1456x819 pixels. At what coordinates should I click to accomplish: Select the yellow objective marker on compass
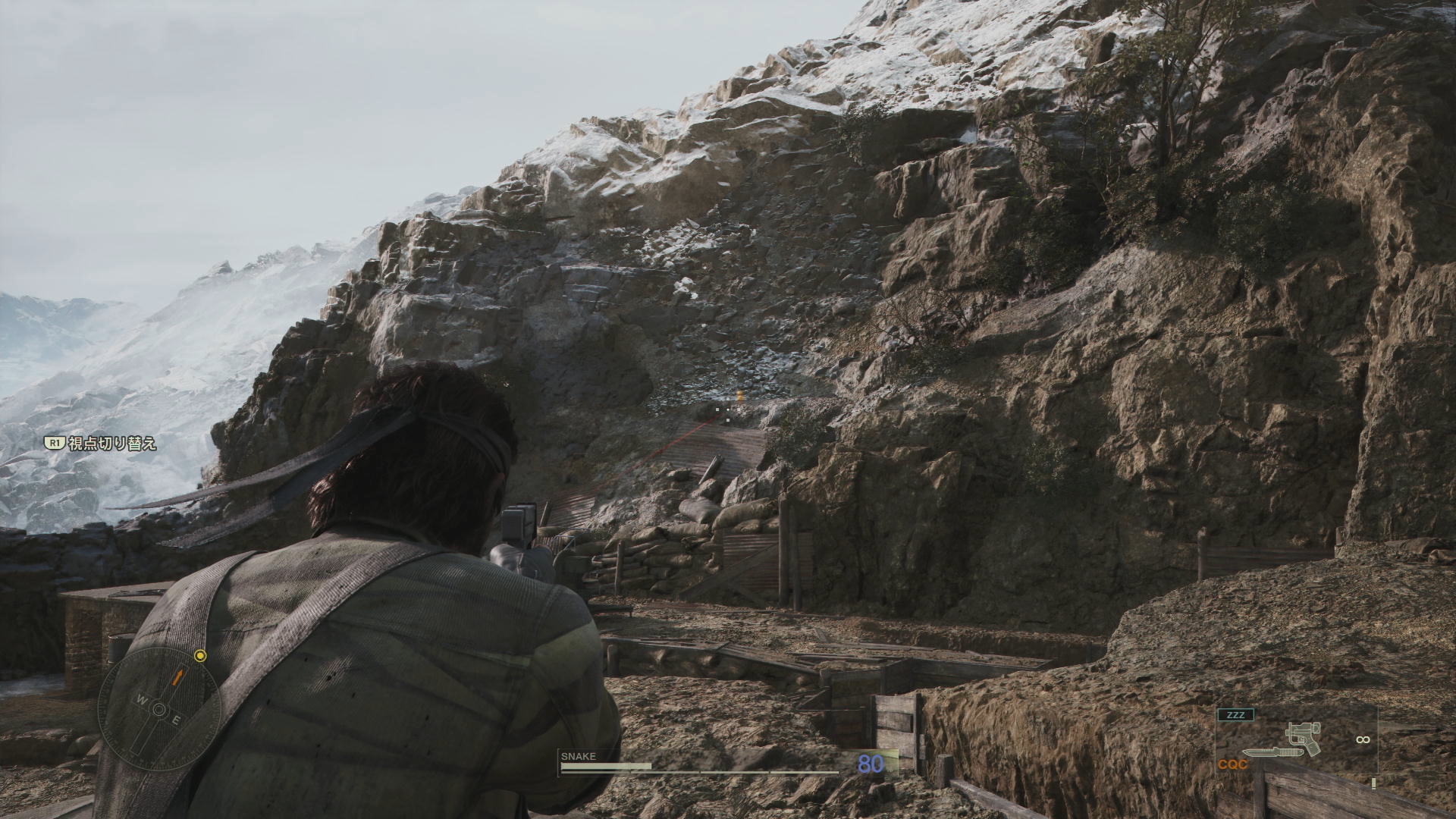(x=200, y=655)
